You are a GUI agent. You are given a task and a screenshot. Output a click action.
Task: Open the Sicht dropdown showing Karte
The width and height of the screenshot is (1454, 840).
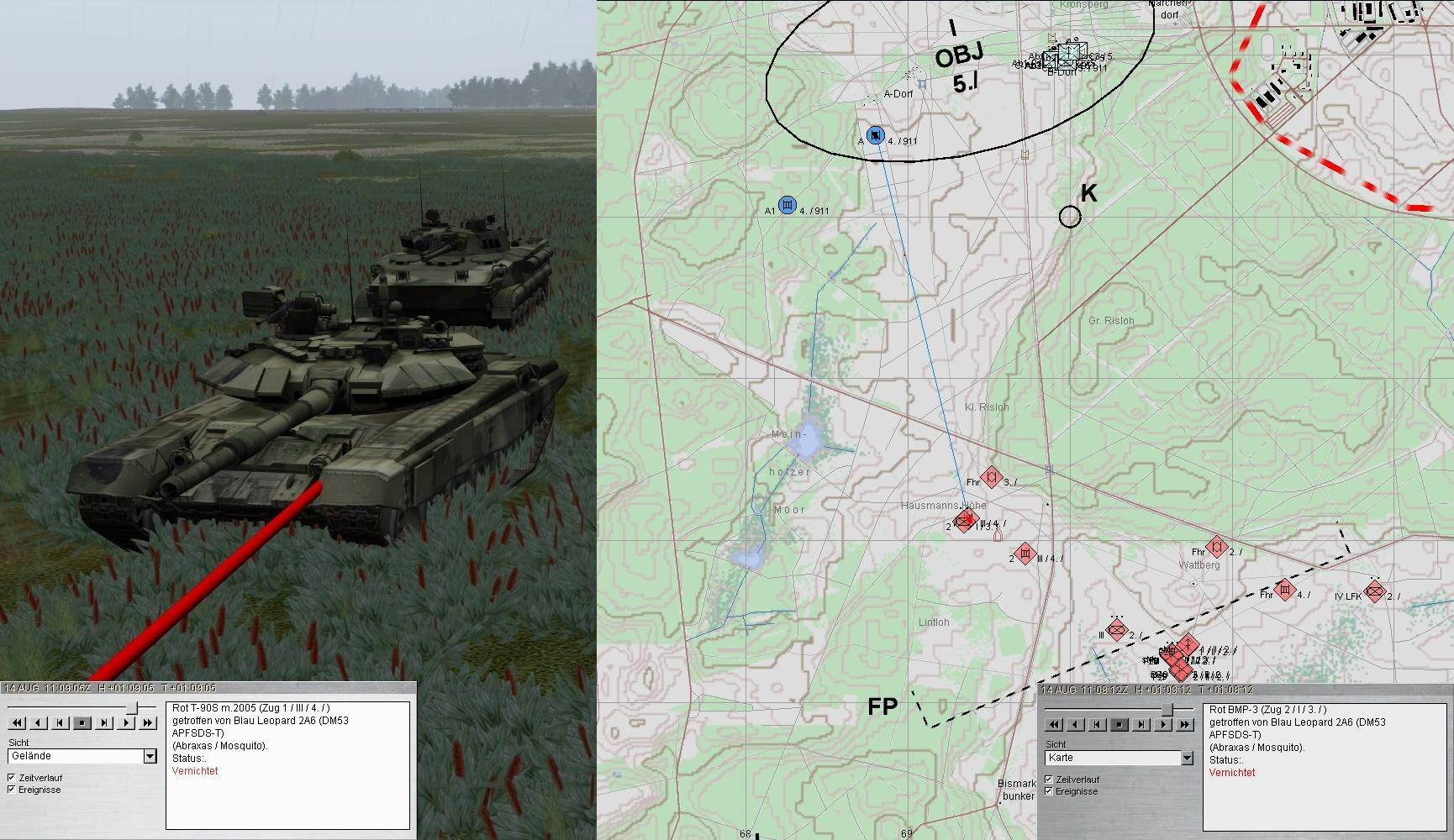[1187, 758]
